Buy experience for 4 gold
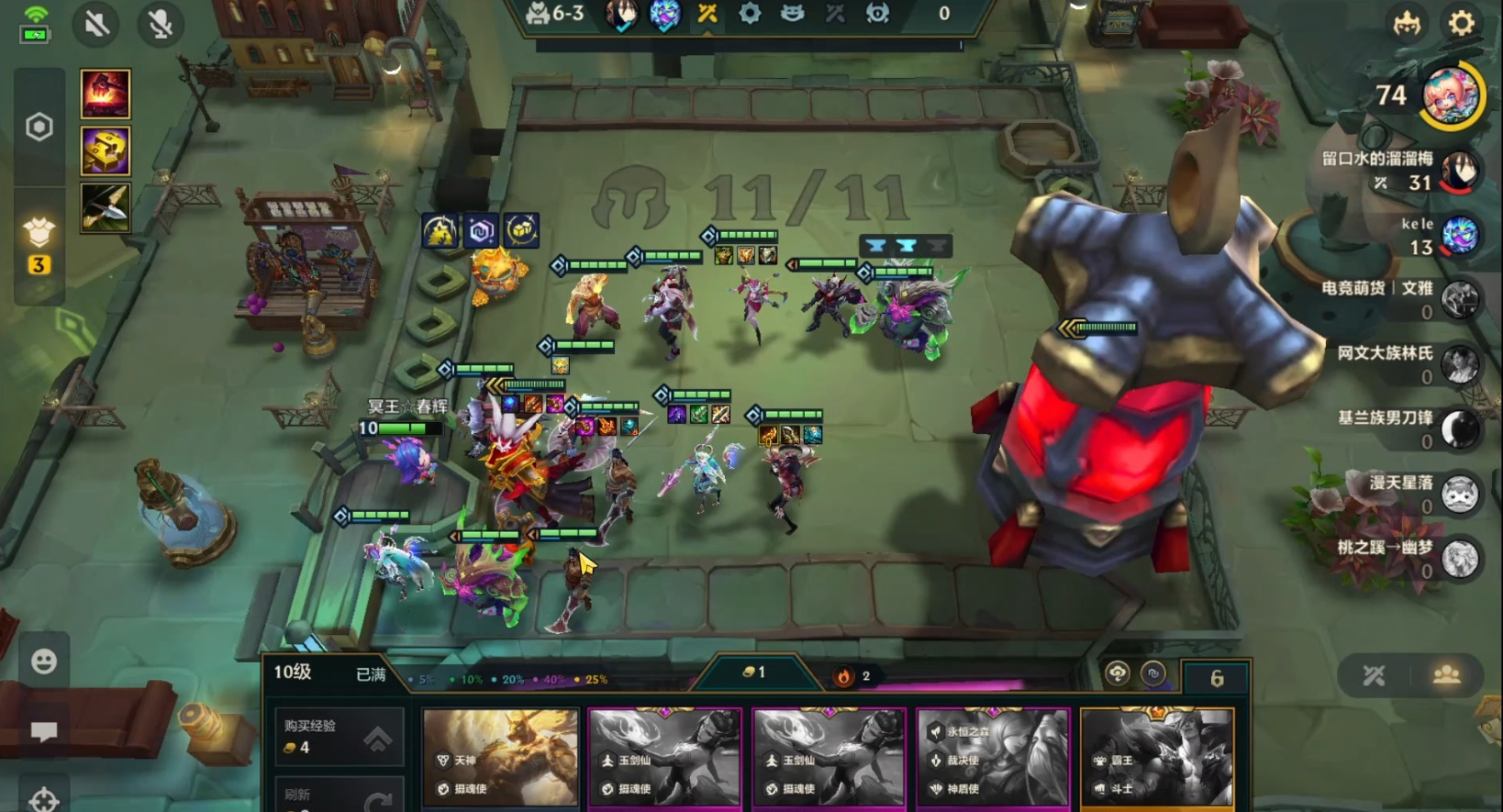The height and width of the screenshot is (812, 1503). (339, 737)
